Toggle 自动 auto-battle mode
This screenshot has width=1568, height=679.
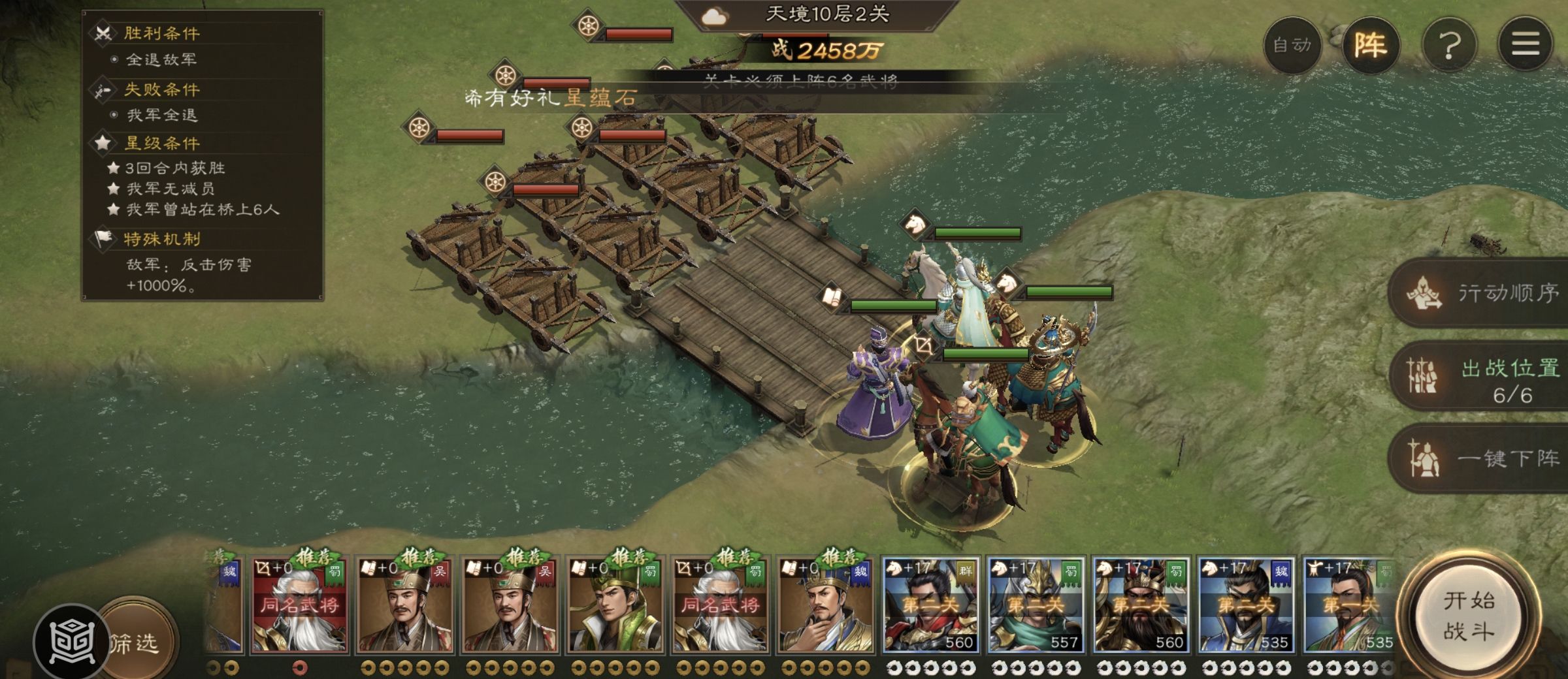(1292, 45)
